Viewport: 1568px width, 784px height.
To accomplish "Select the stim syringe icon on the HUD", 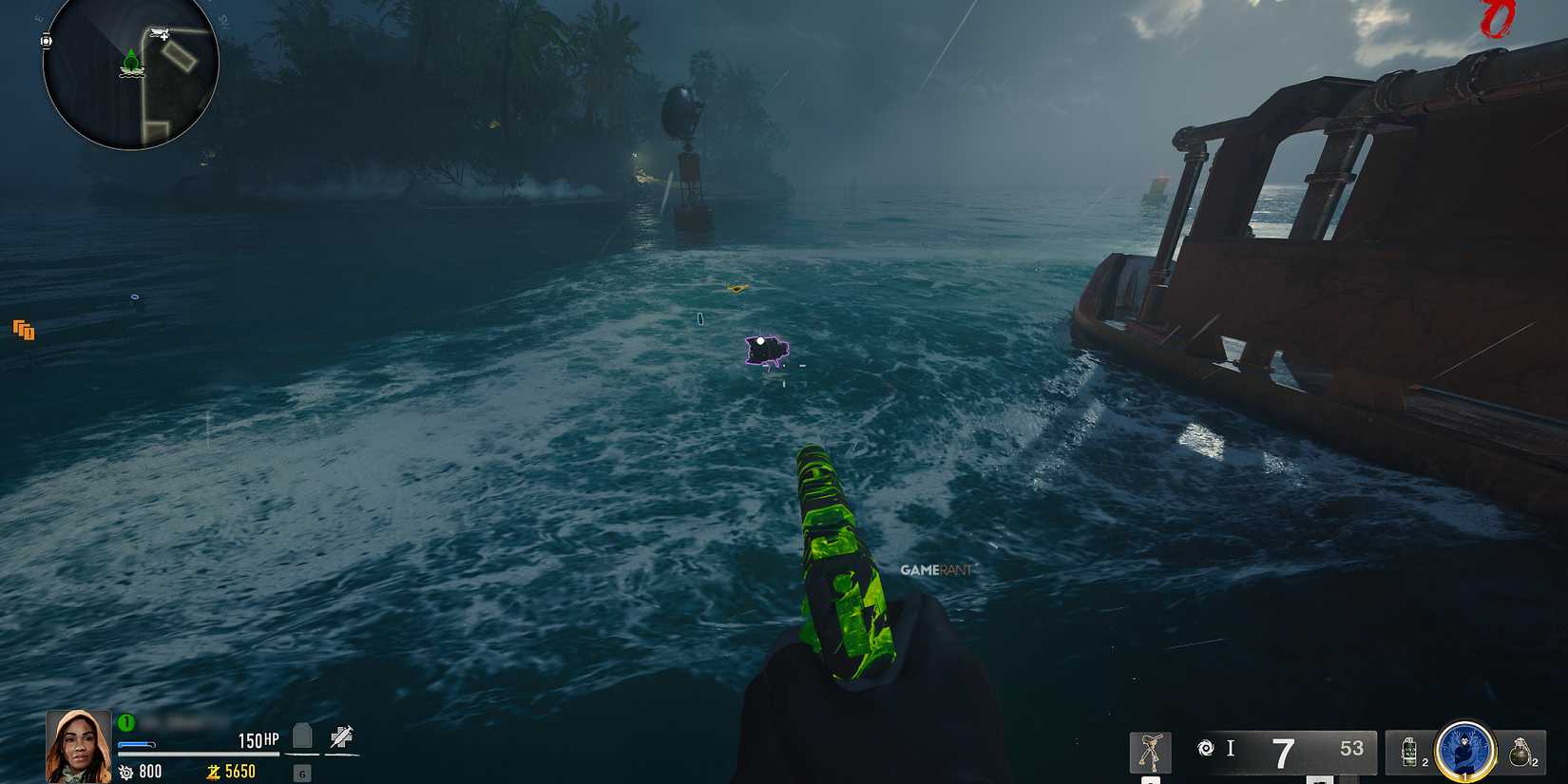I will pos(342,737).
